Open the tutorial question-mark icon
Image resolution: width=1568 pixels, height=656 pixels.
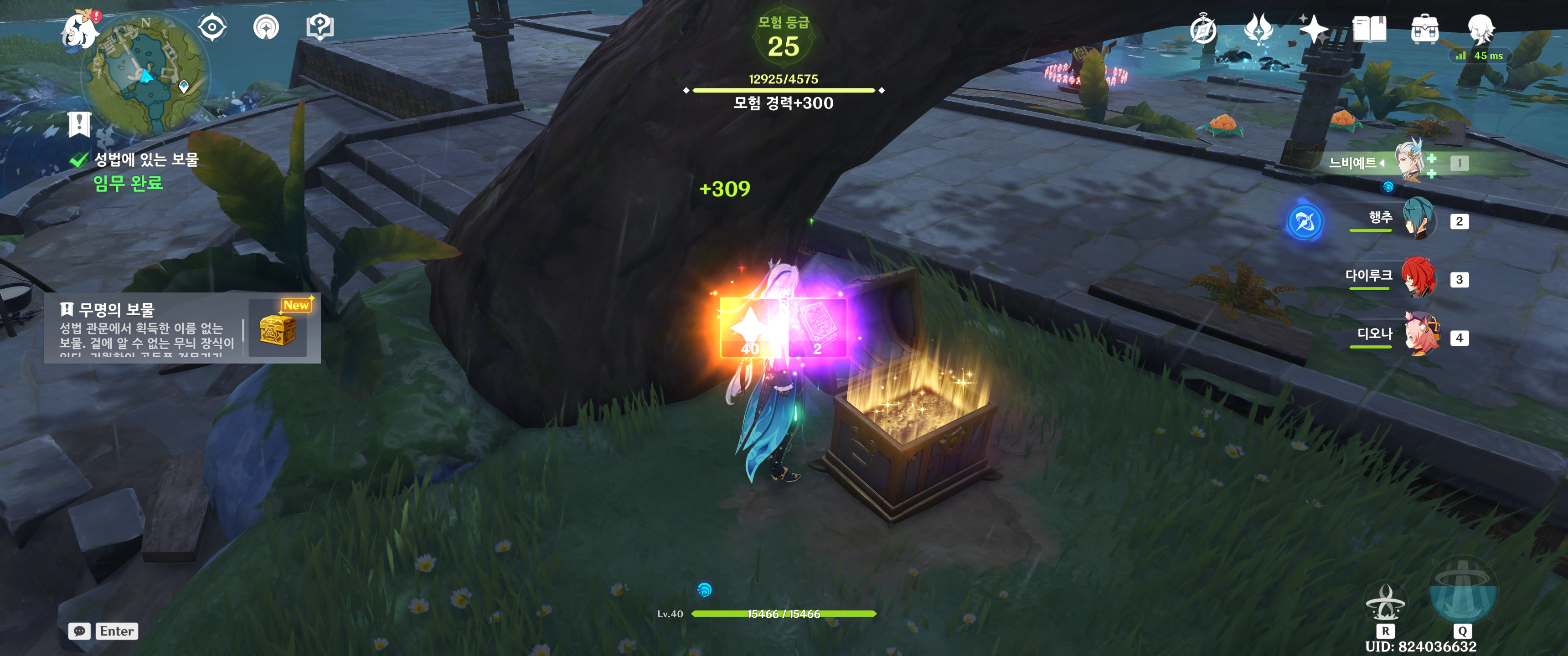click(320, 27)
